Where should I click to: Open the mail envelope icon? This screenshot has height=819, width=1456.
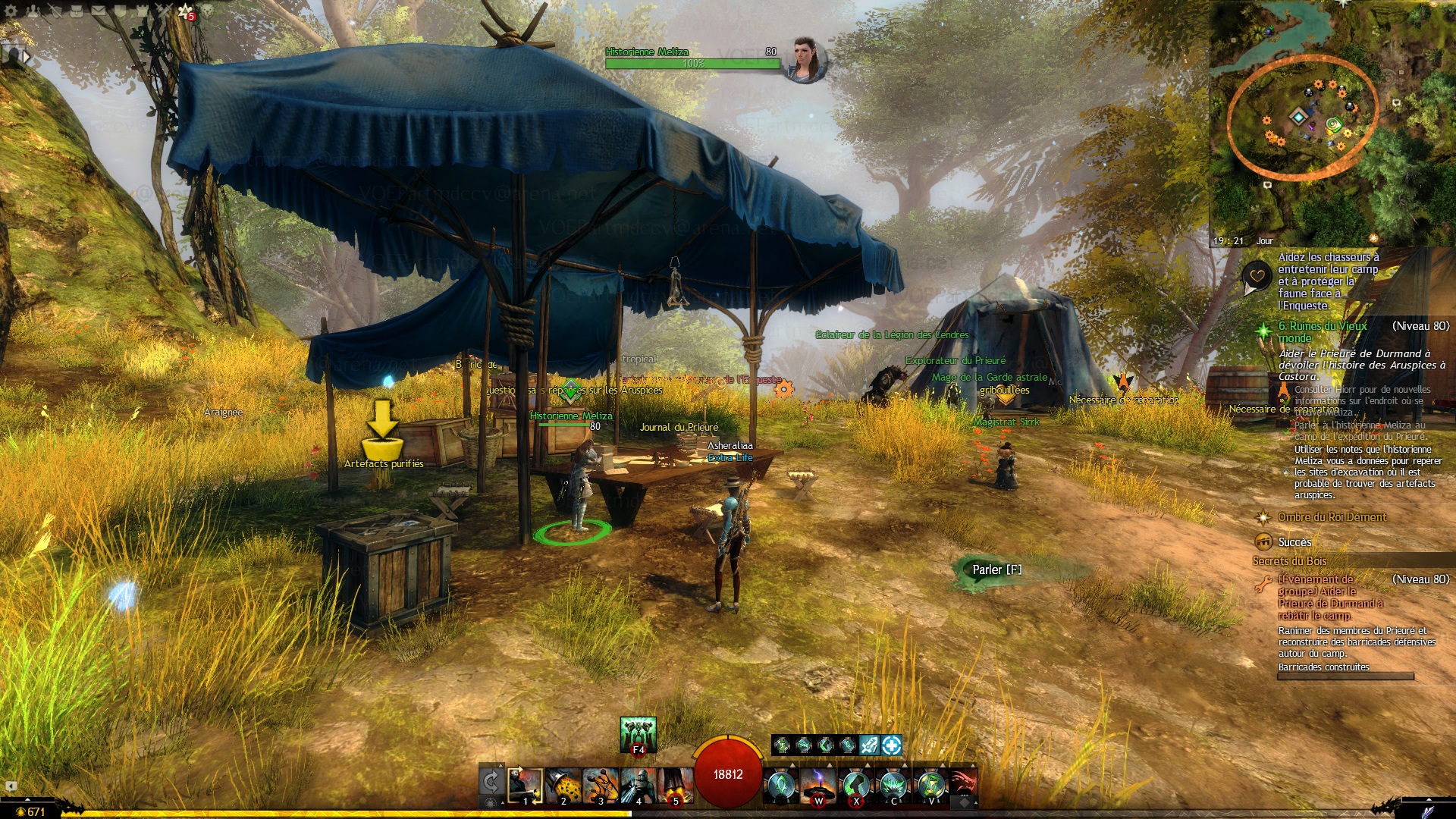tap(99, 11)
